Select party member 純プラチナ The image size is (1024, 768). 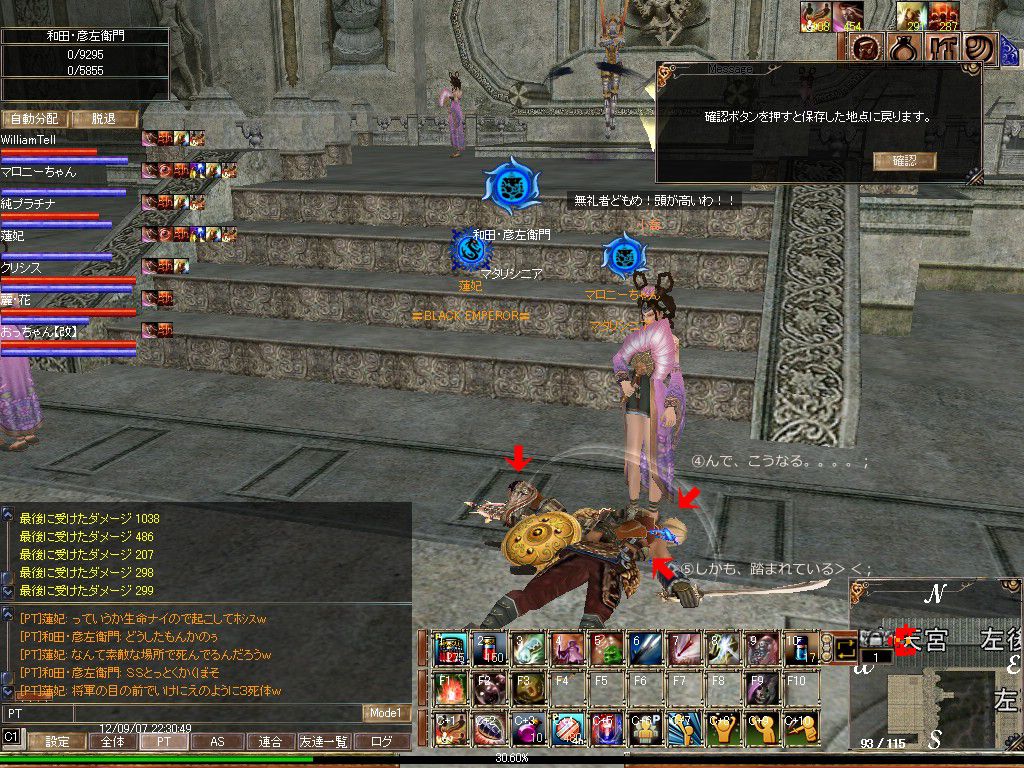coord(28,204)
